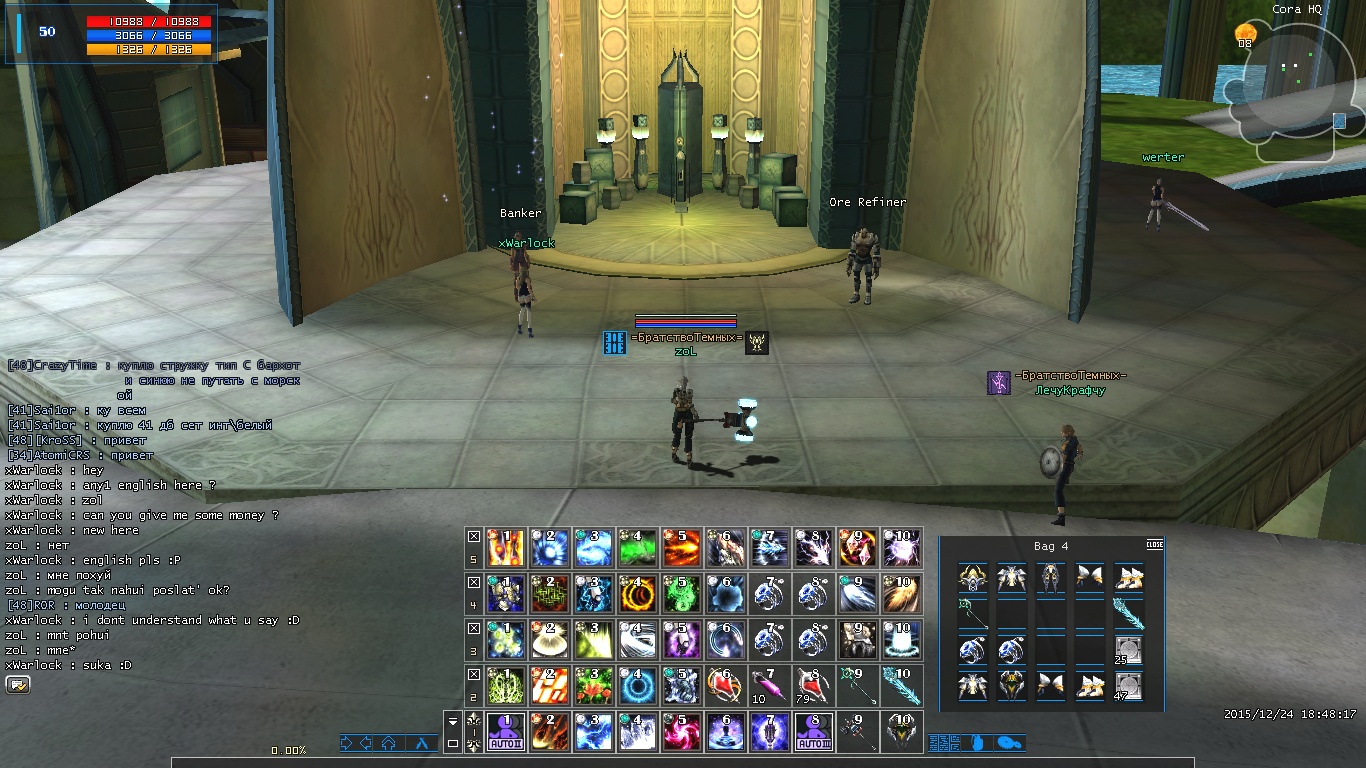The width and height of the screenshot is (1366, 768).
Task: Close the Bag 4 window
Action: pyautogui.click(x=1154, y=545)
